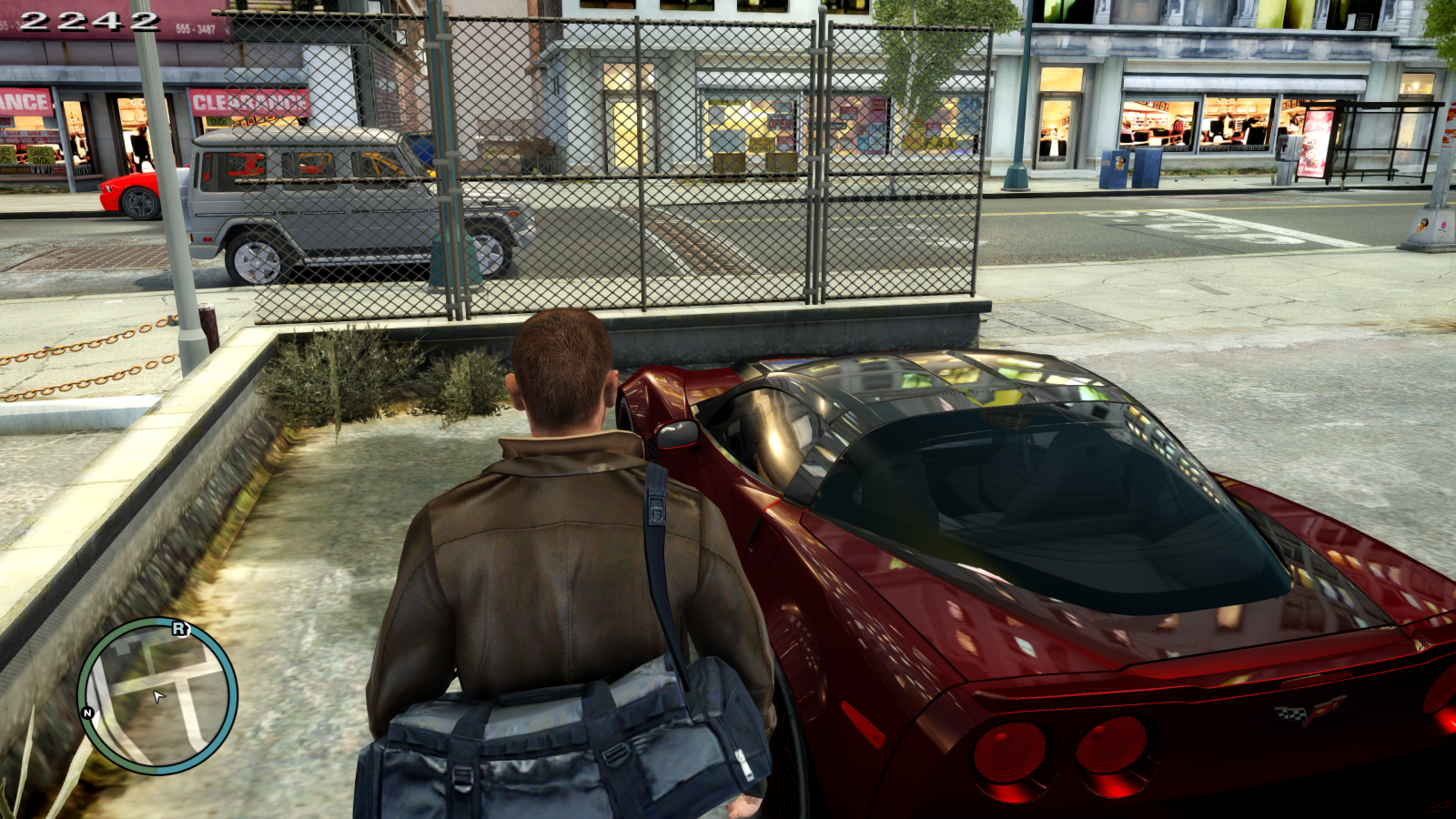Click the mouse cursor arrow inside the minimap
The image size is (1456, 819).
pos(157,696)
